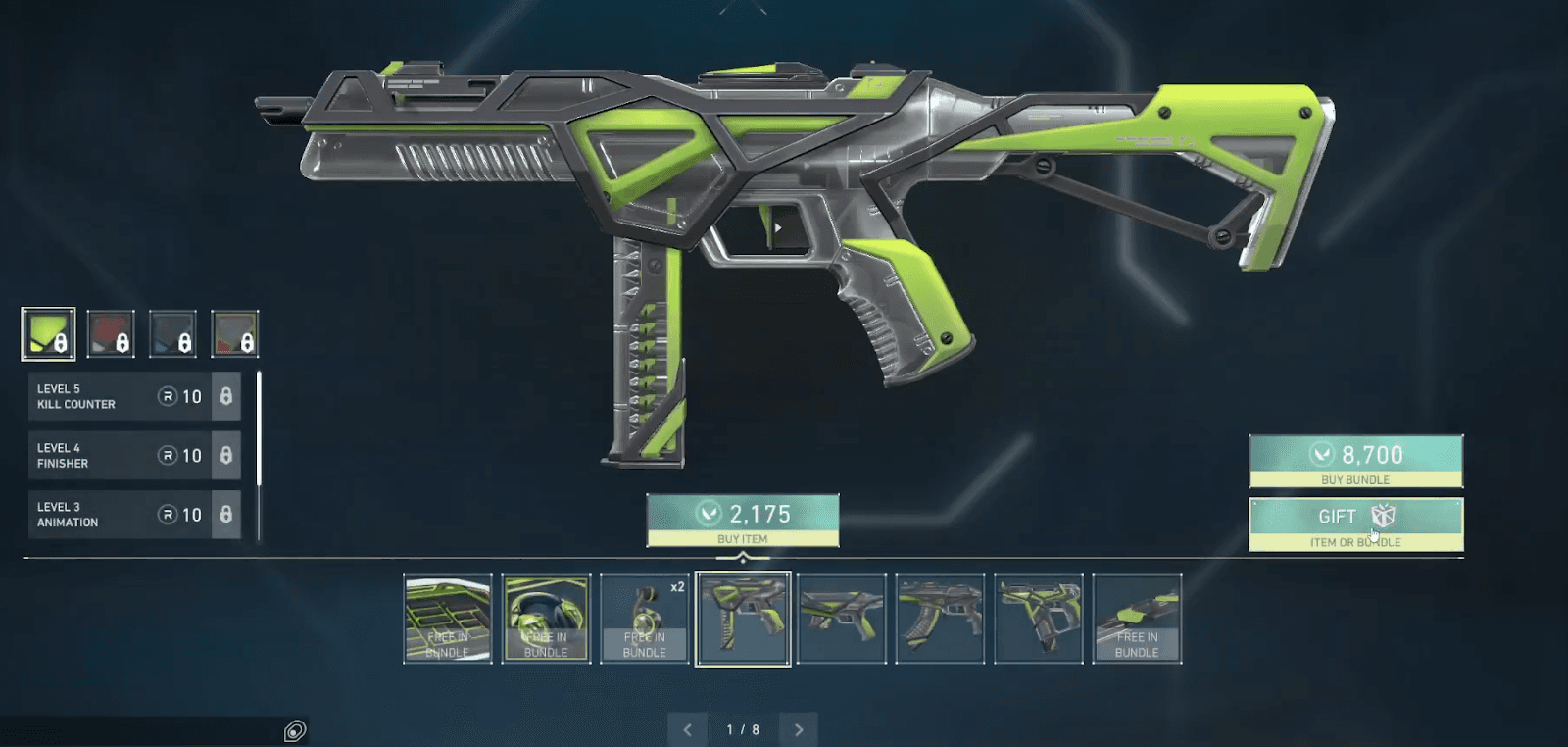1568x747 pixels.
Task: Click the Radianite icon beside Level 4 Finisher
Action: 169,456
